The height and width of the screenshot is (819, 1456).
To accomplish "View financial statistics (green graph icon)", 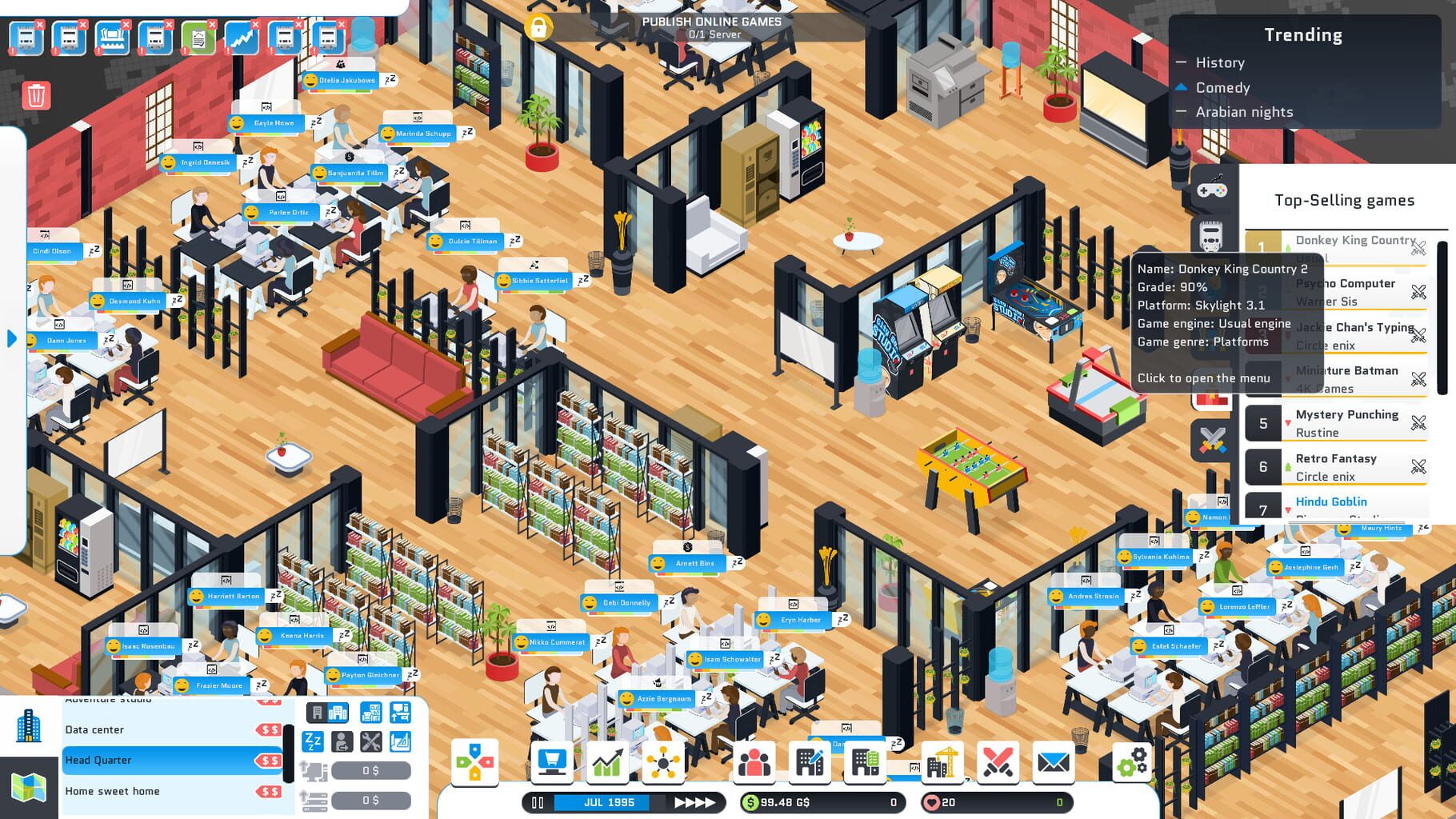I will [606, 762].
